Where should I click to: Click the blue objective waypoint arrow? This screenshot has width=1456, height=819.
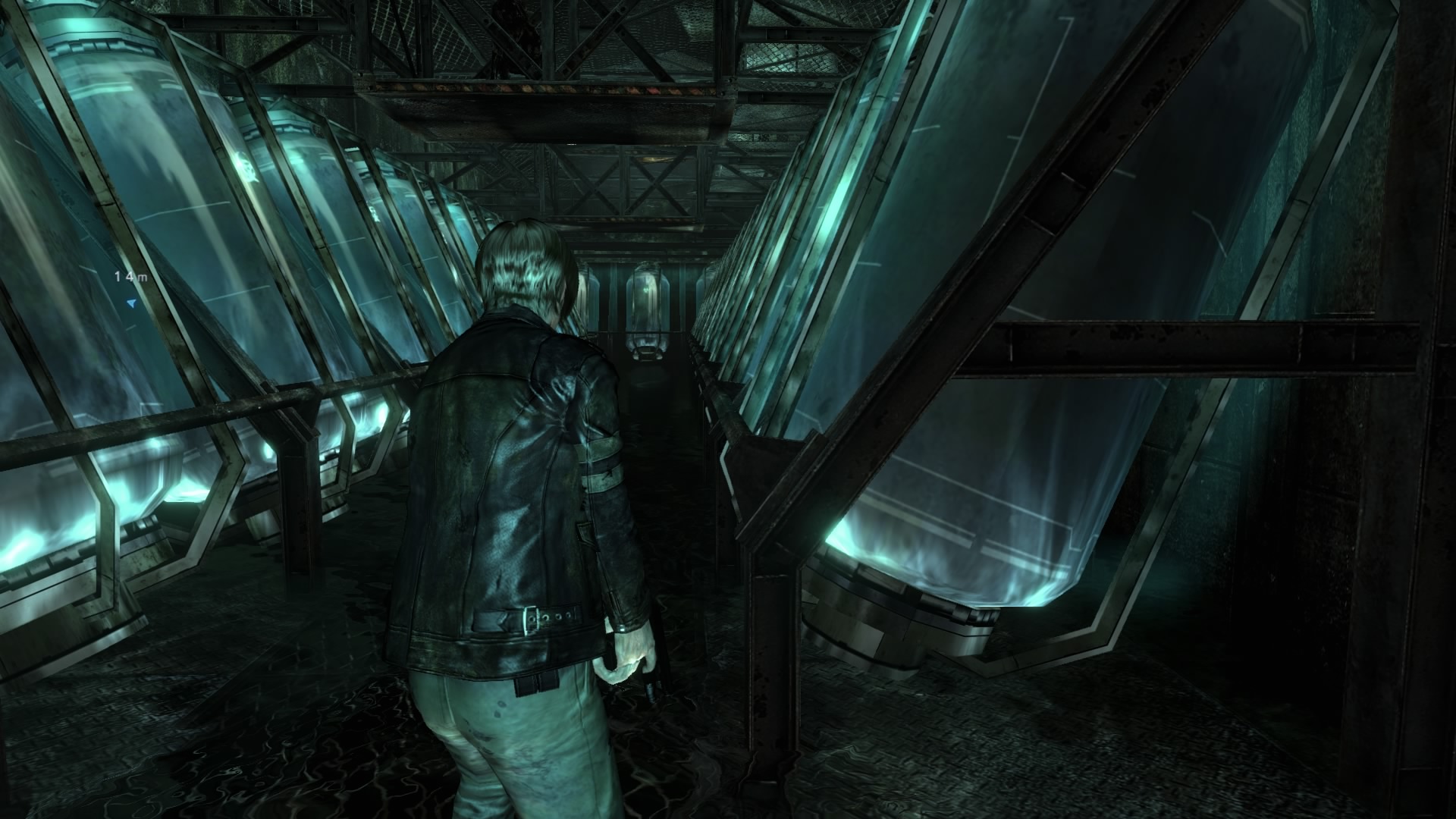click(x=132, y=303)
